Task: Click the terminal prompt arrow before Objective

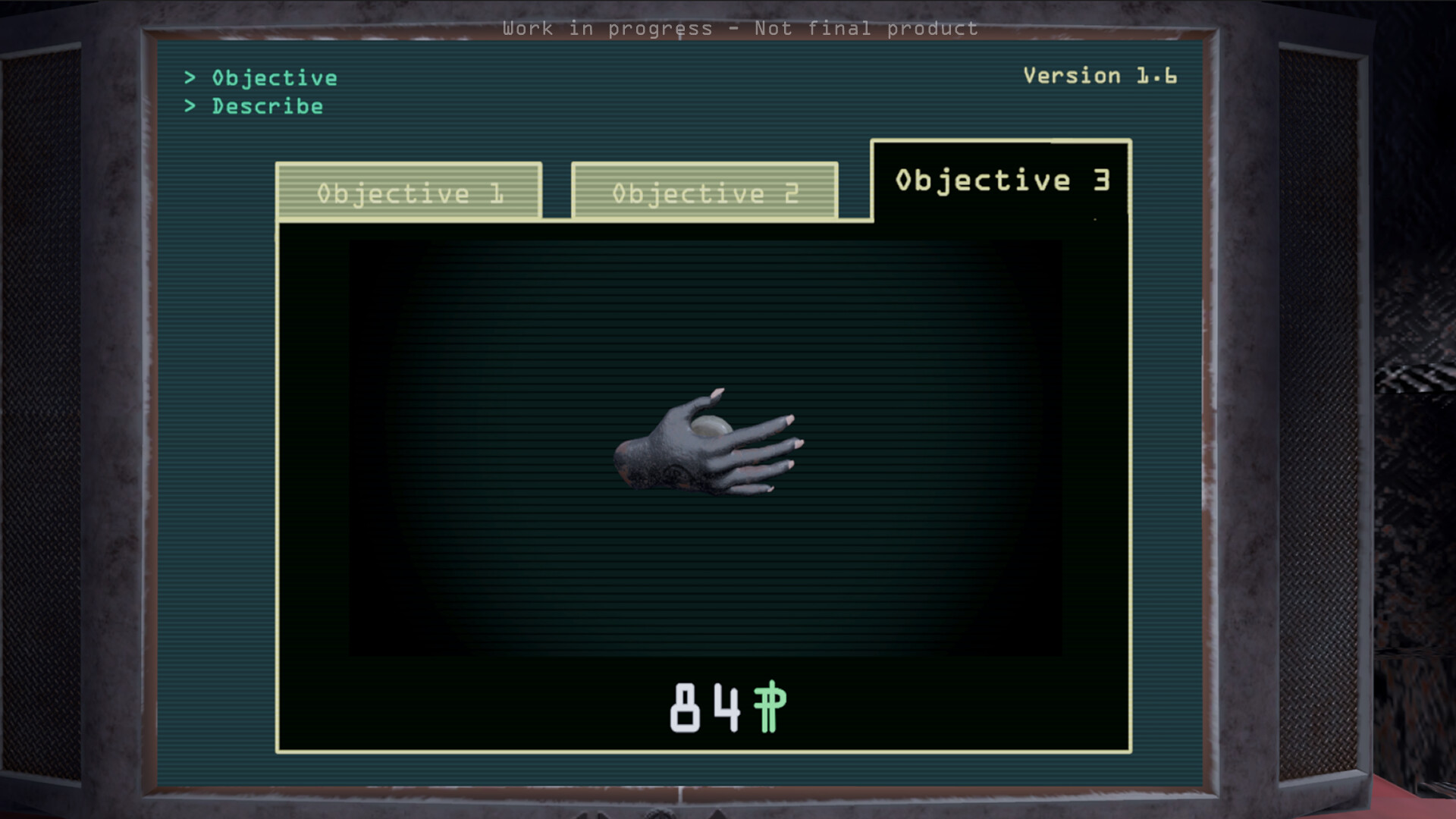Action: click(x=189, y=77)
